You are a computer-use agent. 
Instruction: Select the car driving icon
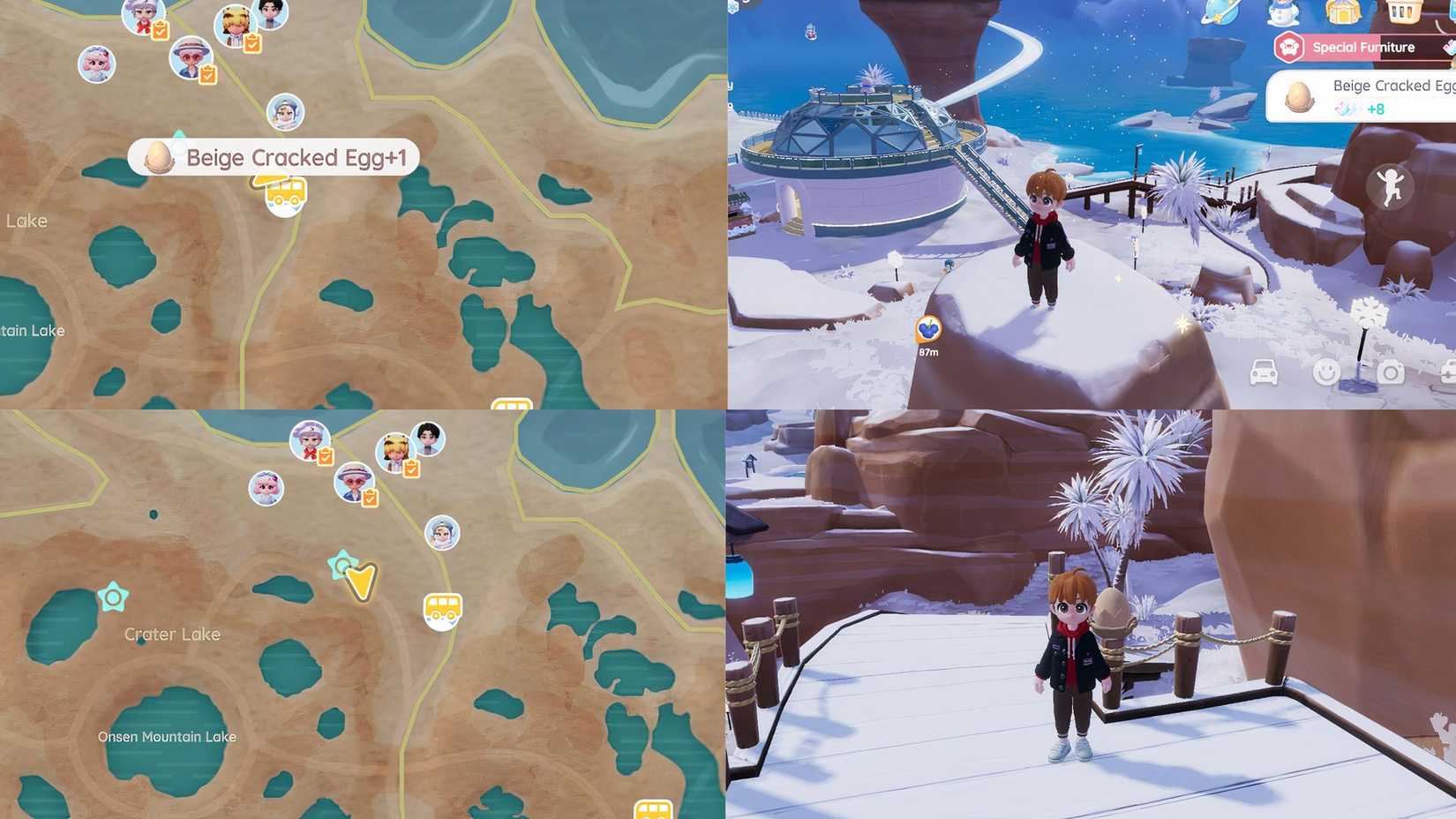point(1265,373)
